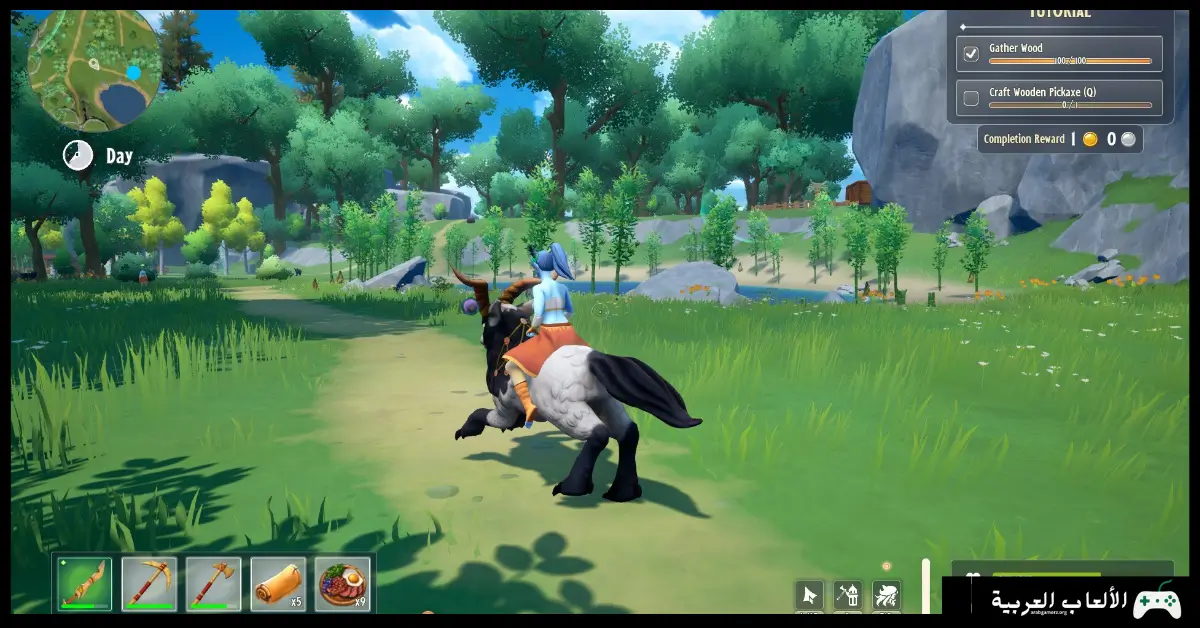Select the wooden sword hotbar slot
The width and height of the screenshot is (1200, 628).
coord(84,584)
